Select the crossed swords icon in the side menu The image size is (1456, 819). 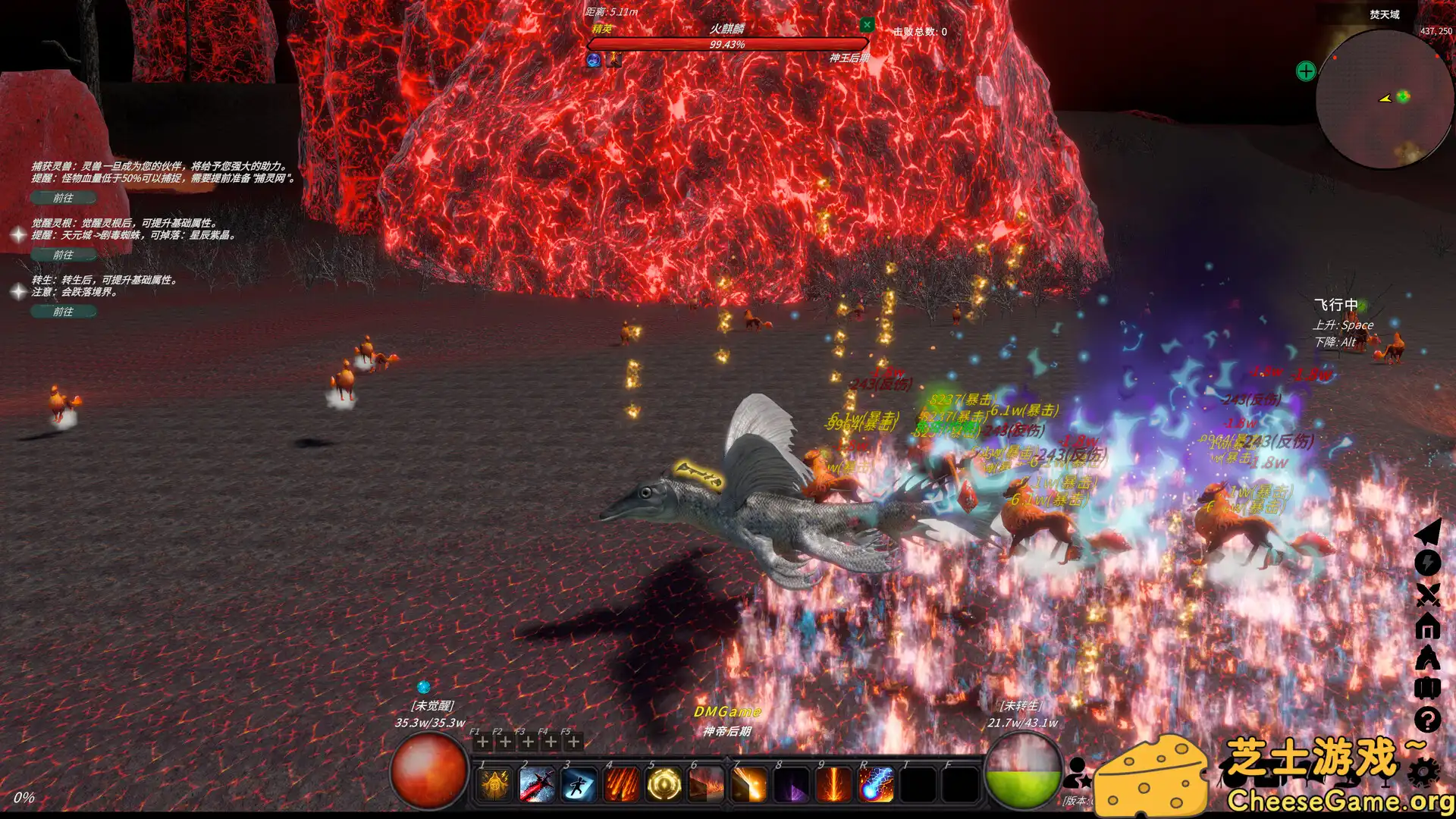[1427, 595]
